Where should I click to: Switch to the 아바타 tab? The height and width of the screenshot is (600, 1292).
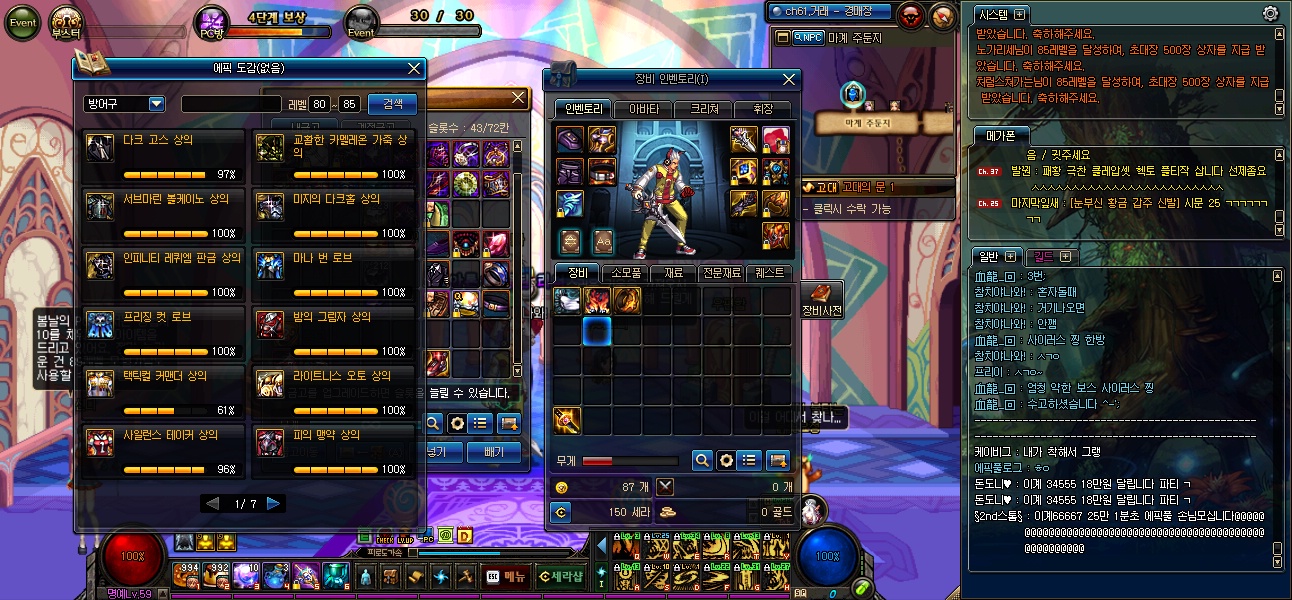(x=643, y=109)
